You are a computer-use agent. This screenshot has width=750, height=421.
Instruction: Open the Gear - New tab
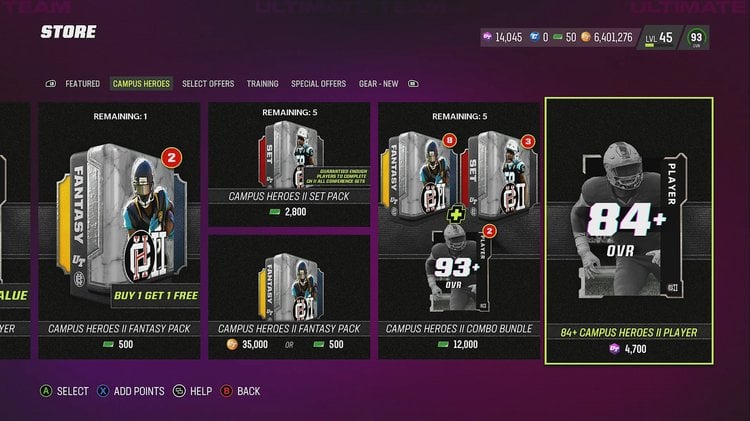point(378,84)
